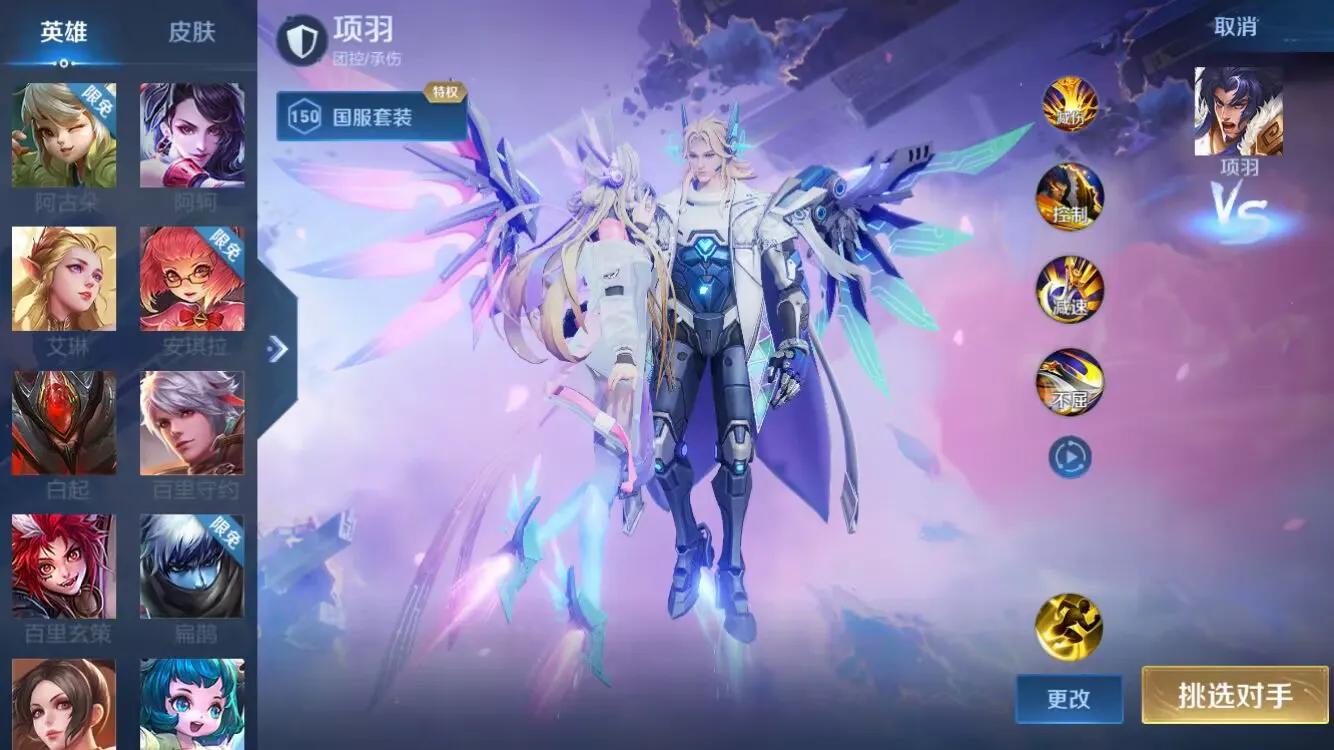Select the 百里守约 hero portrait
Viewport: 1334px width, 750px height.
[x=192, y=423]
